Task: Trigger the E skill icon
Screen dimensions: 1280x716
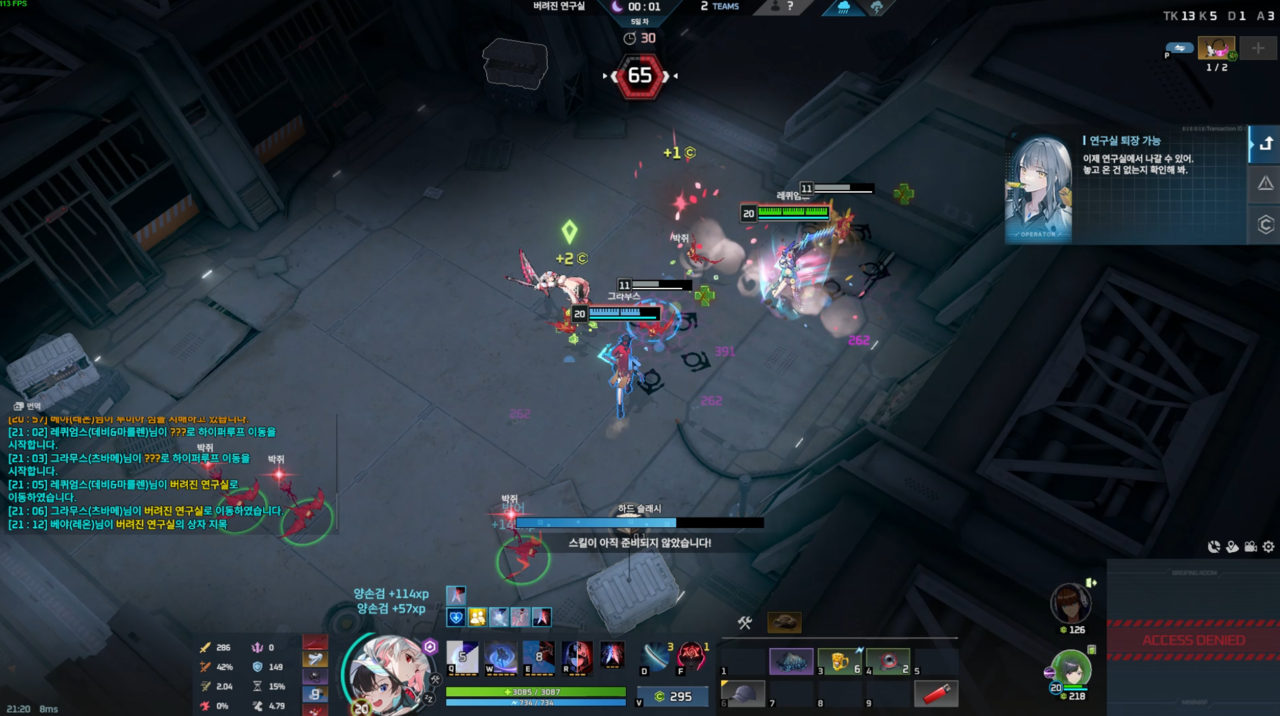Action: tap(538, 656)
